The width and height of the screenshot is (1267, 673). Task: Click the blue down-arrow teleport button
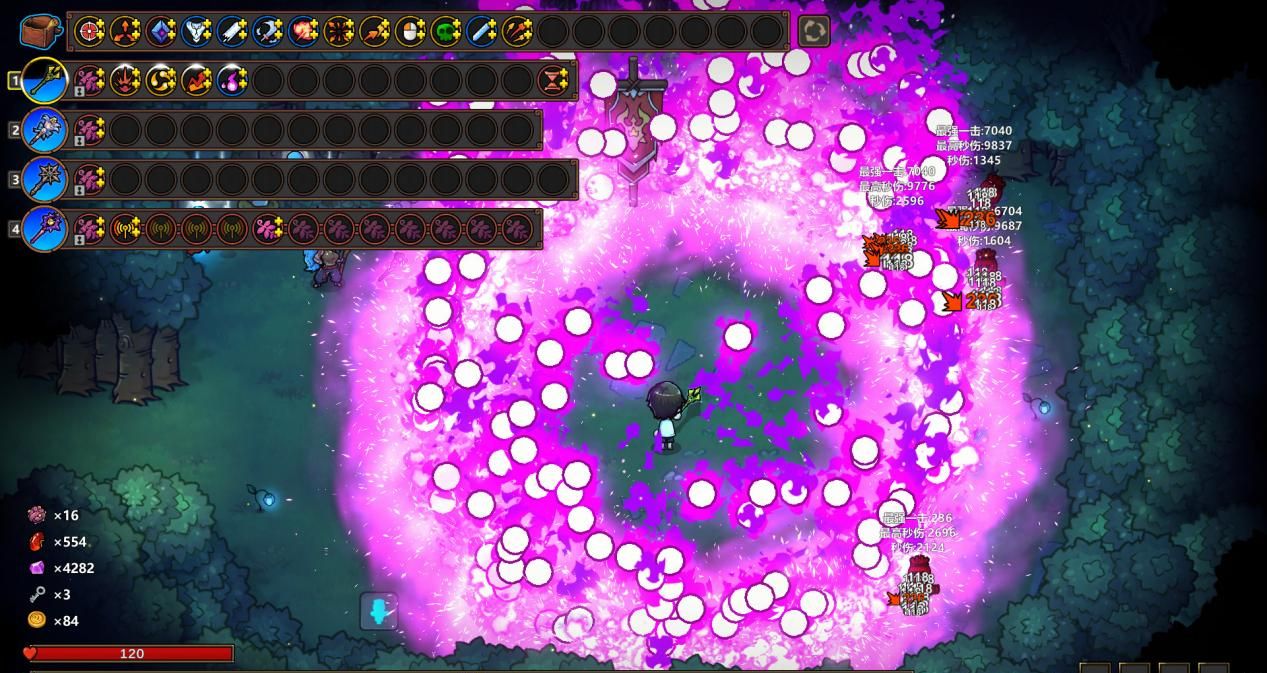pos(379,611)
